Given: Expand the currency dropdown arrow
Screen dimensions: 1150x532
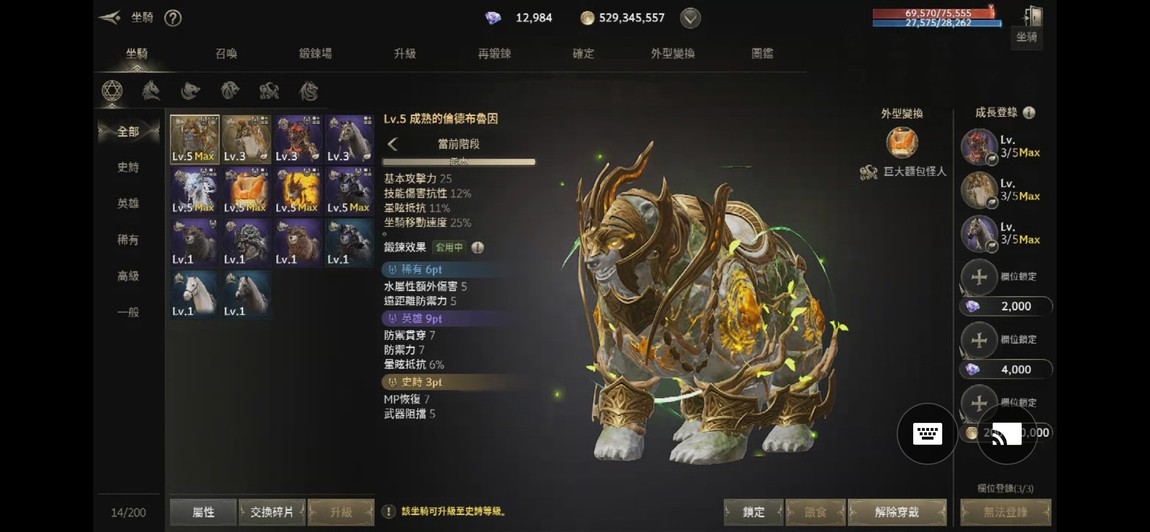Looking at the screenshot, I should pos(690,18).
